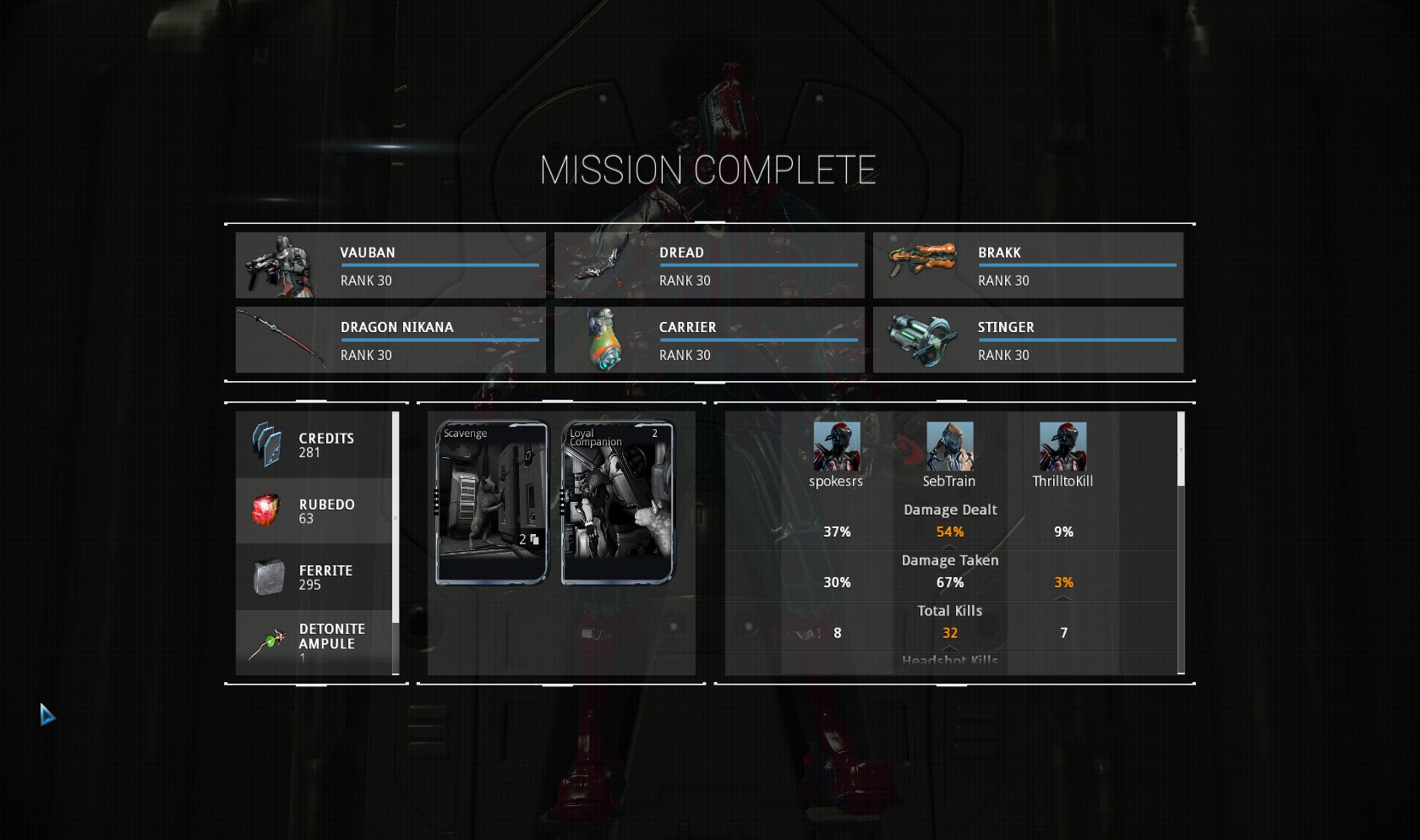Choose the Brakk pistol rank panel
This screenshot has height=840, width=1420.
tap(1028, 265)
